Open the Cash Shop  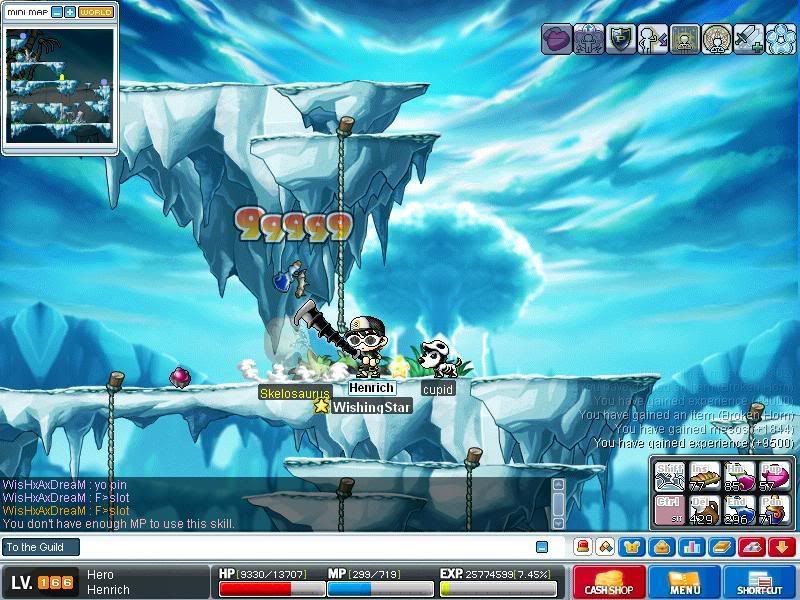coord(607,582)
